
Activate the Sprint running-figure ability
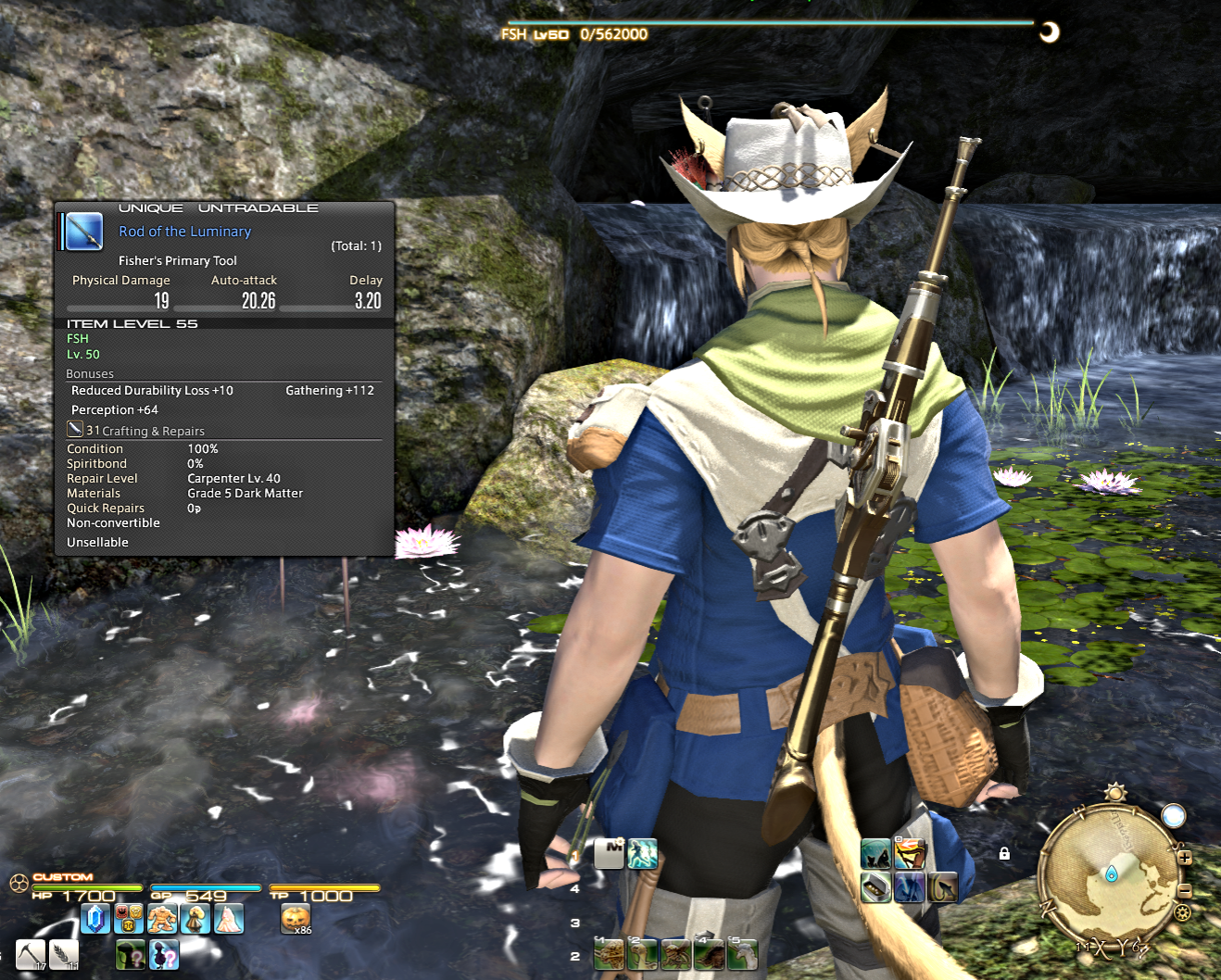tap(643, 853)
